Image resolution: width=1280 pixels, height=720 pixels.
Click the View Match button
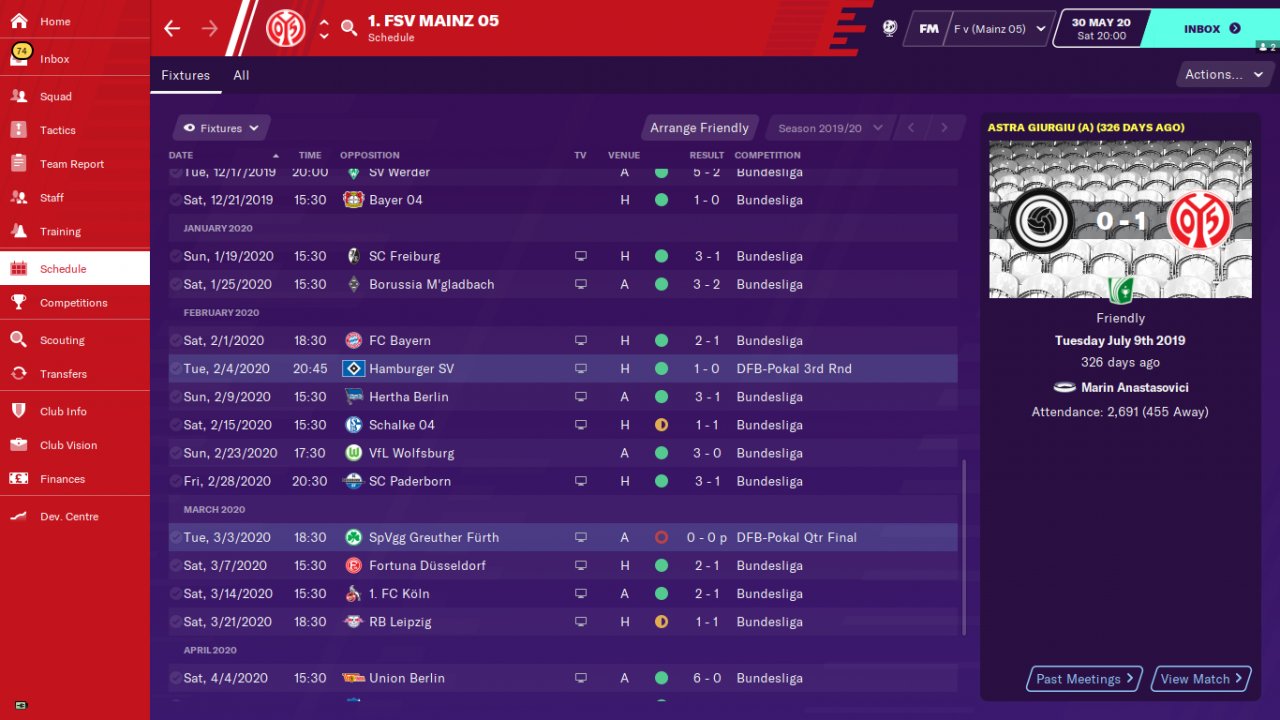point(1201,679)
